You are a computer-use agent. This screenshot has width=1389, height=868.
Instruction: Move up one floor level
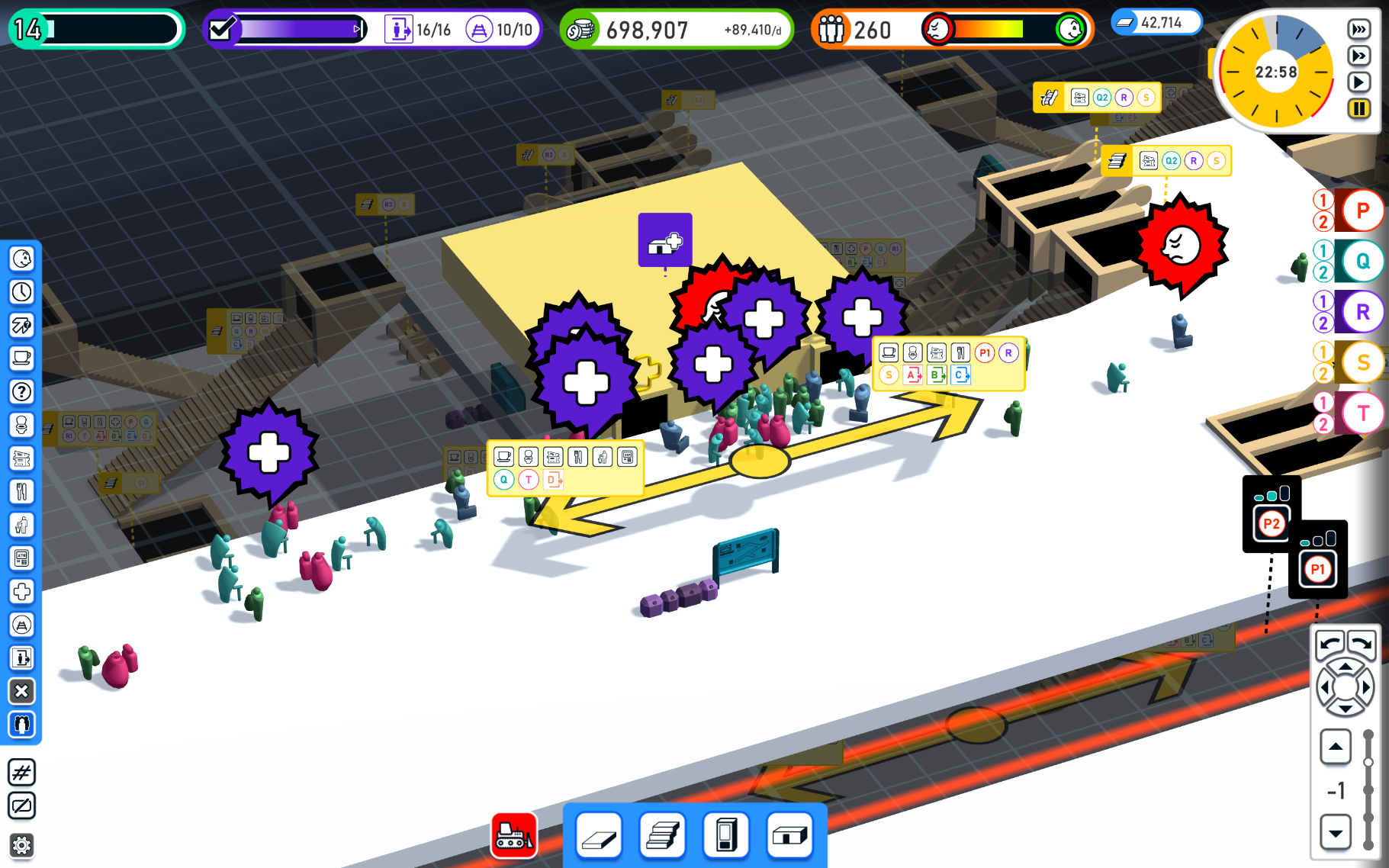[1336, 747]
